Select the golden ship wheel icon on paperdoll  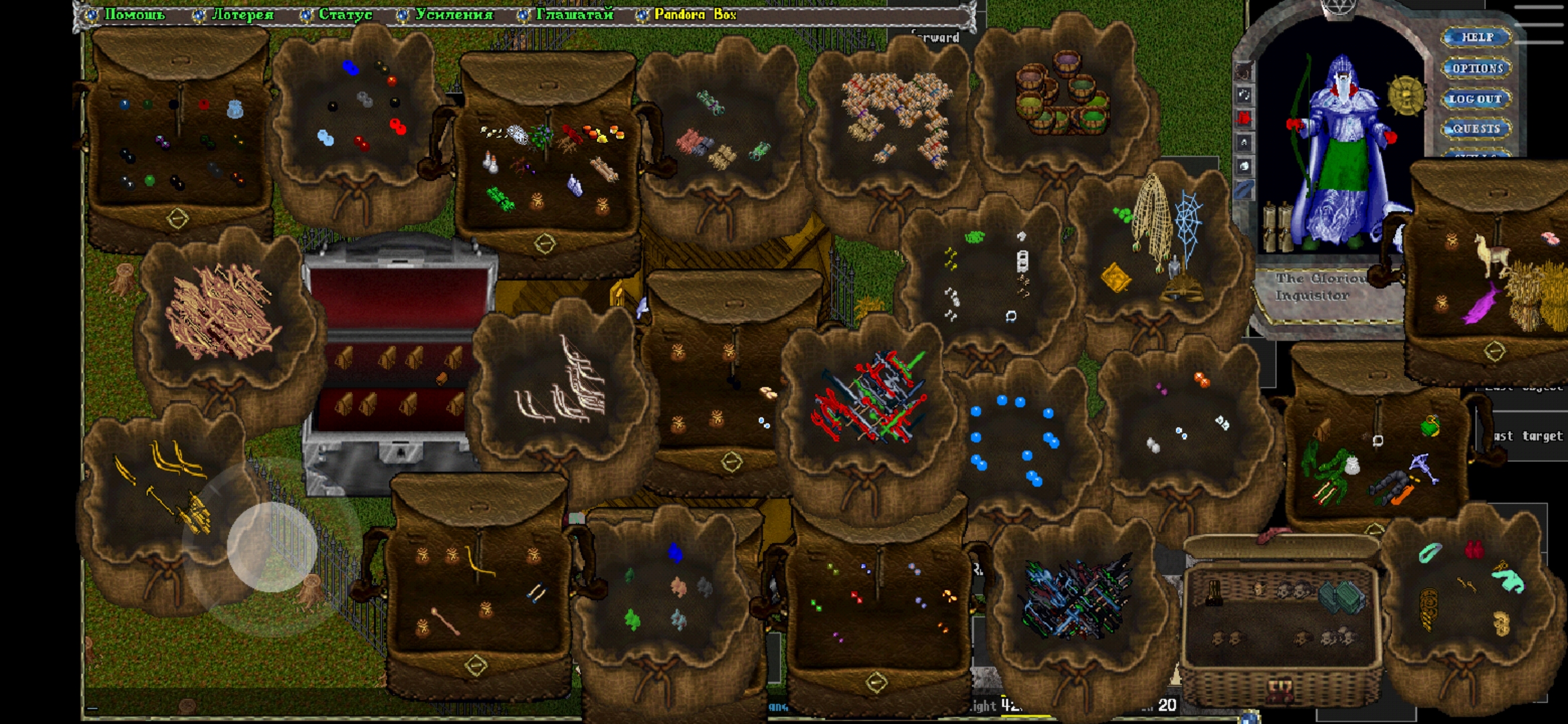tap(1405, 95)
